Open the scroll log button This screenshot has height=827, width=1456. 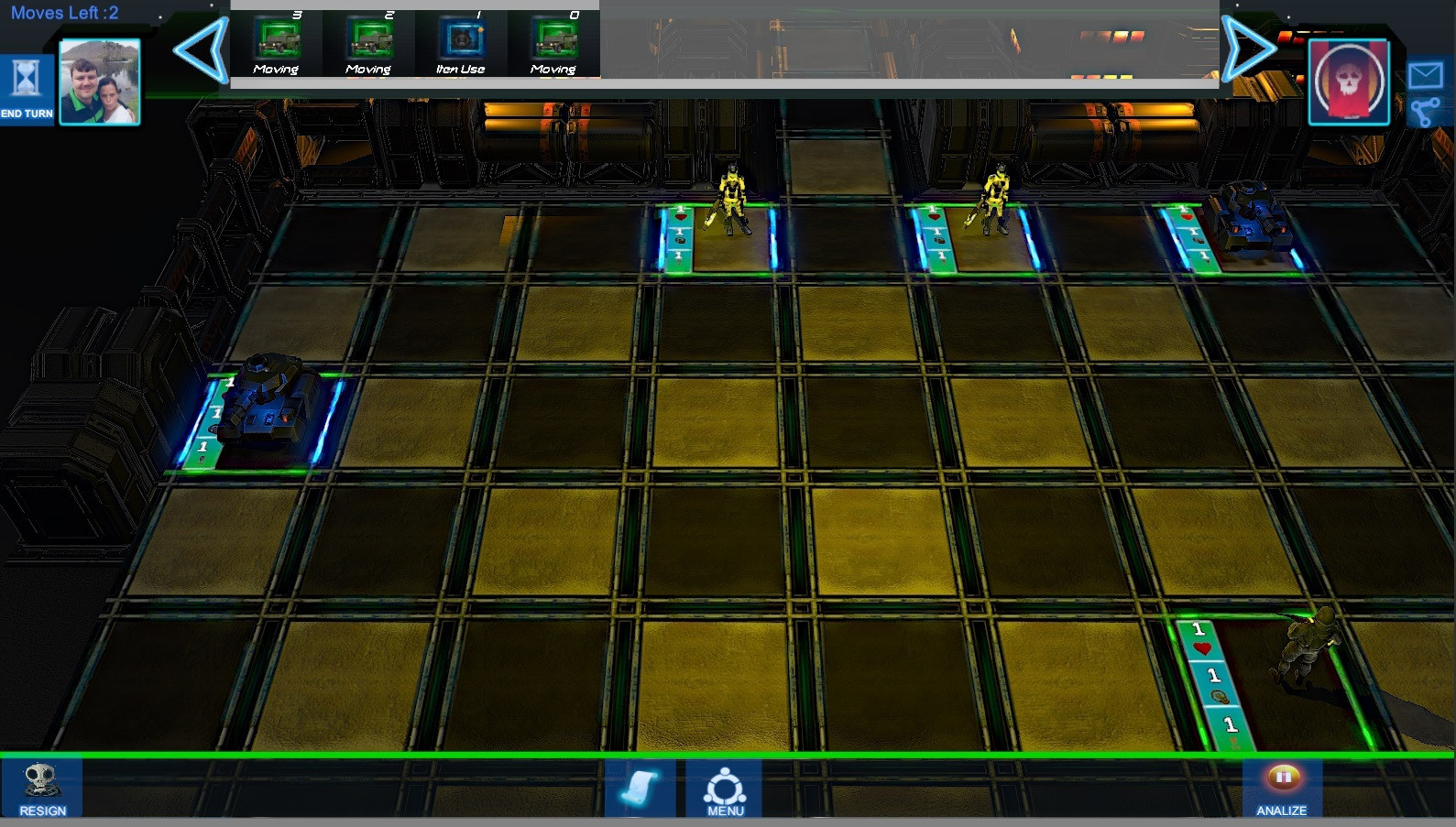(640, 788)
